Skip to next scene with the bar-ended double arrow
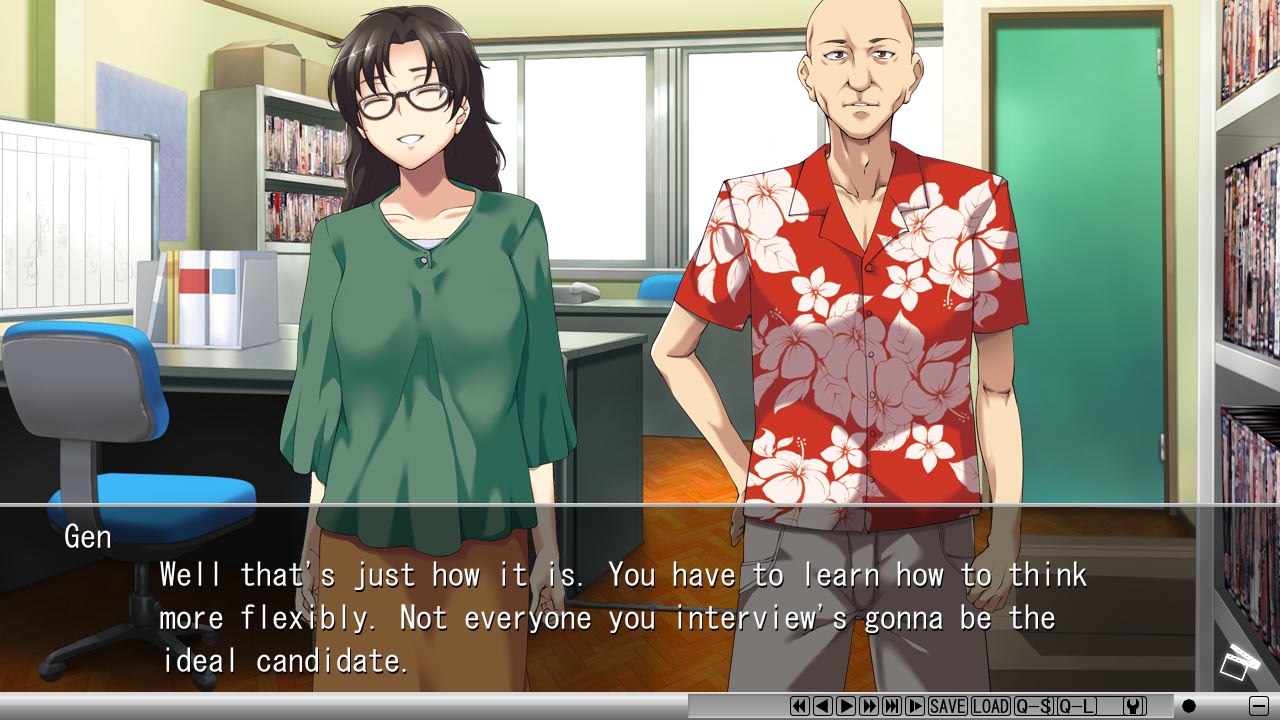Image resolution: width=1280 pixels, height=720 pixels. coord(892,706)
